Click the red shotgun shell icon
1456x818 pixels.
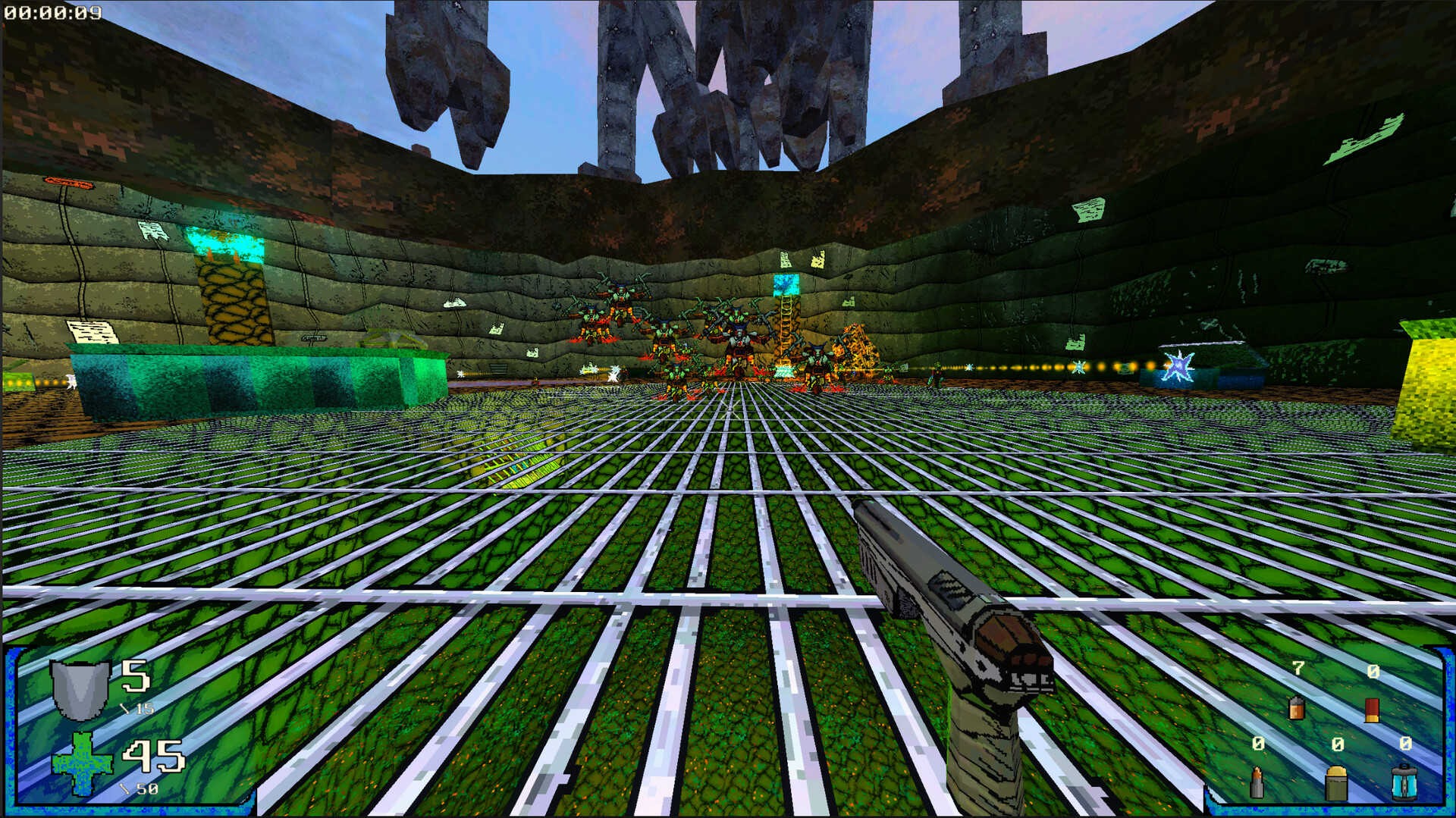1372,710
